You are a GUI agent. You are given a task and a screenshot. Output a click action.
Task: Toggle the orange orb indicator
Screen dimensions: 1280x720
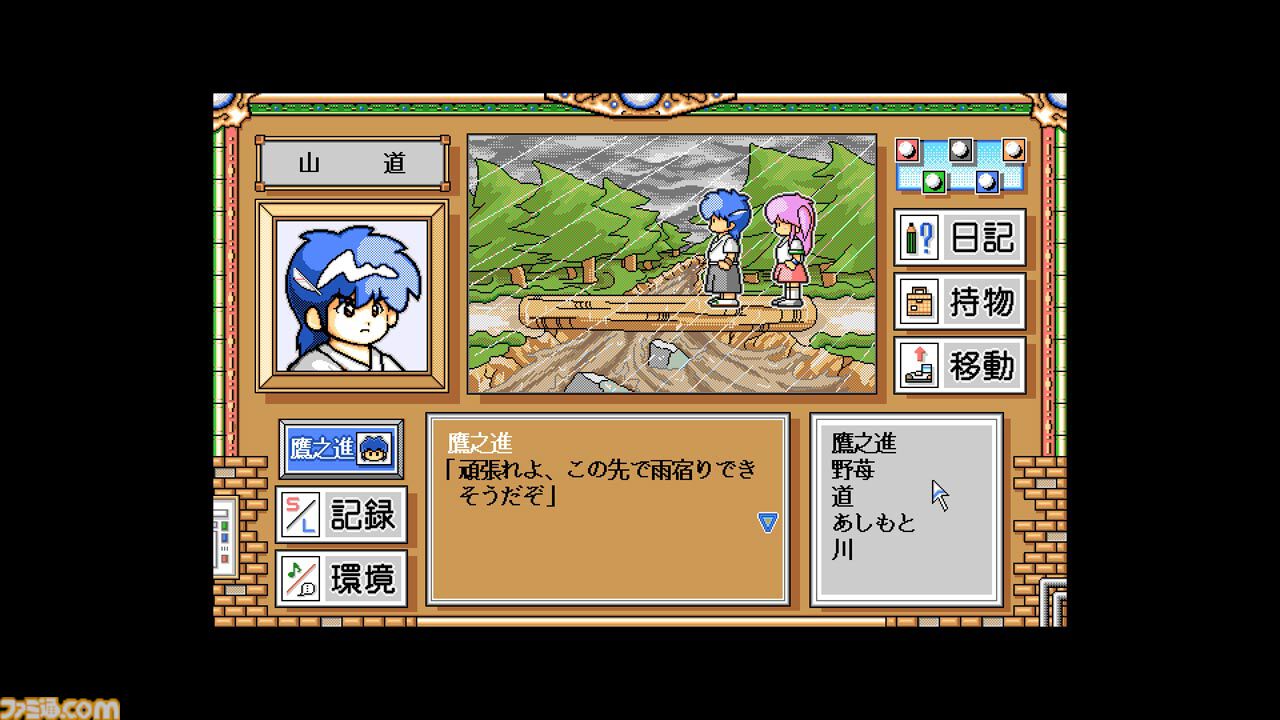1012,150
